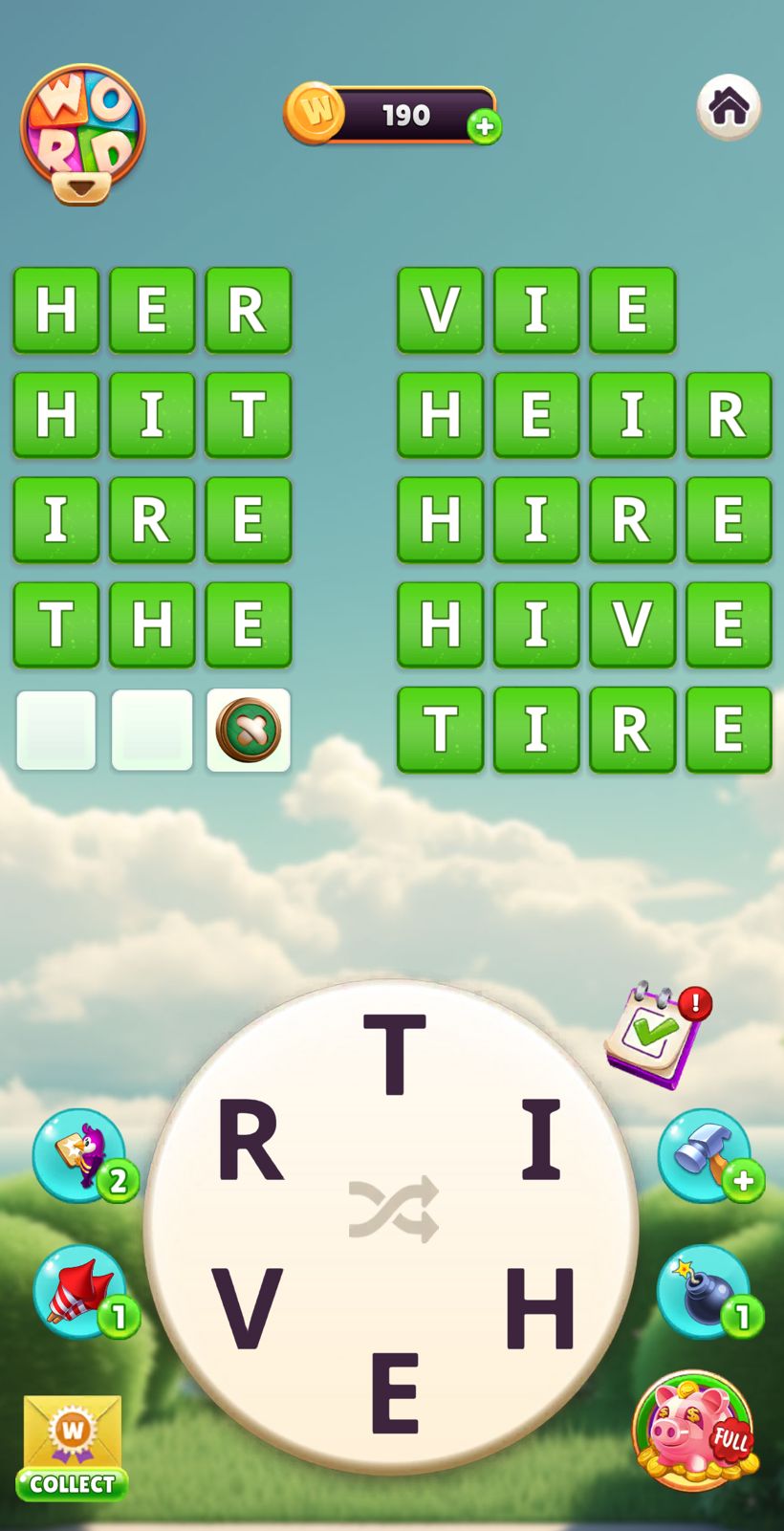Select letter E on the wheel

(x=394, y=1392)
